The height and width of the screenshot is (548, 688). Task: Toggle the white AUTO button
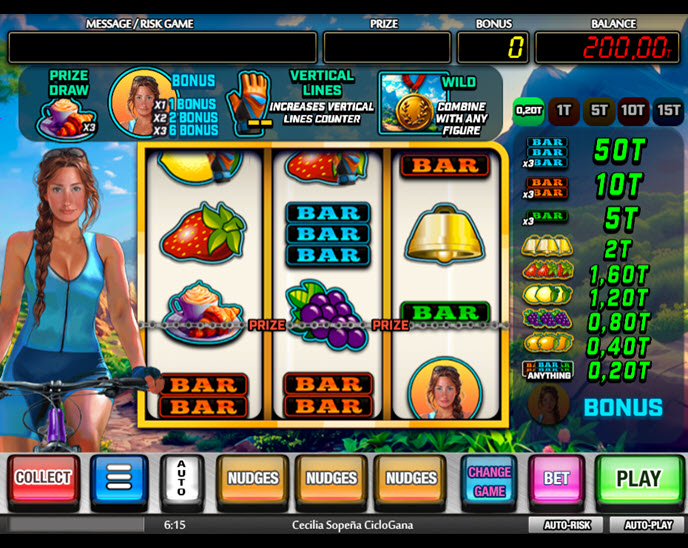182,480
